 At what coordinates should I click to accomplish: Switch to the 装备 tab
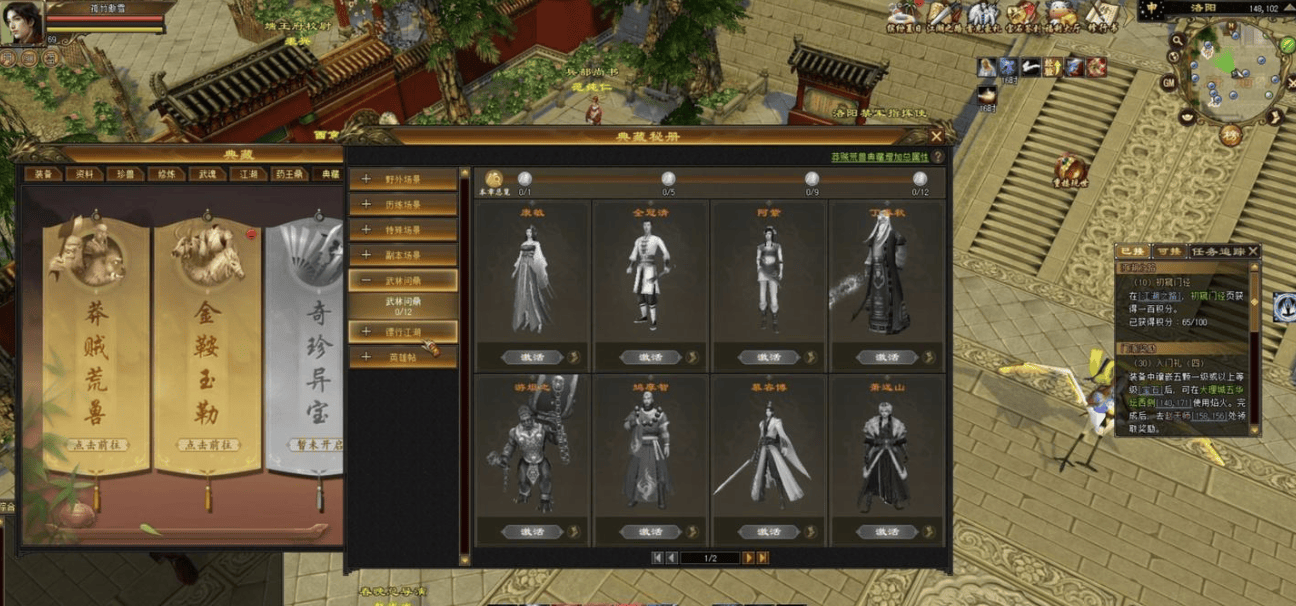coord(43,174)
